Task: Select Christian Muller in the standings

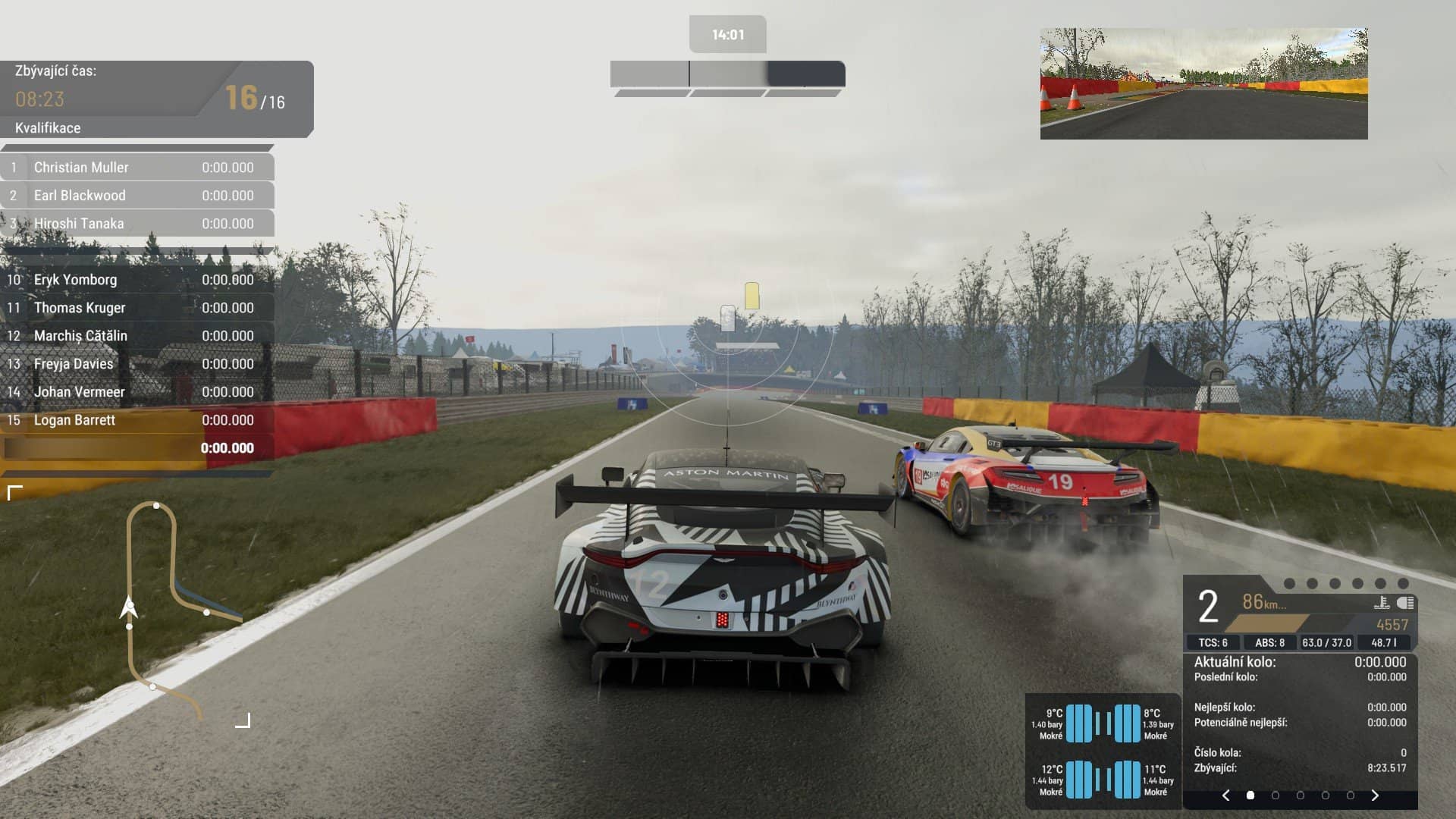Action: [x=137, y=168]
